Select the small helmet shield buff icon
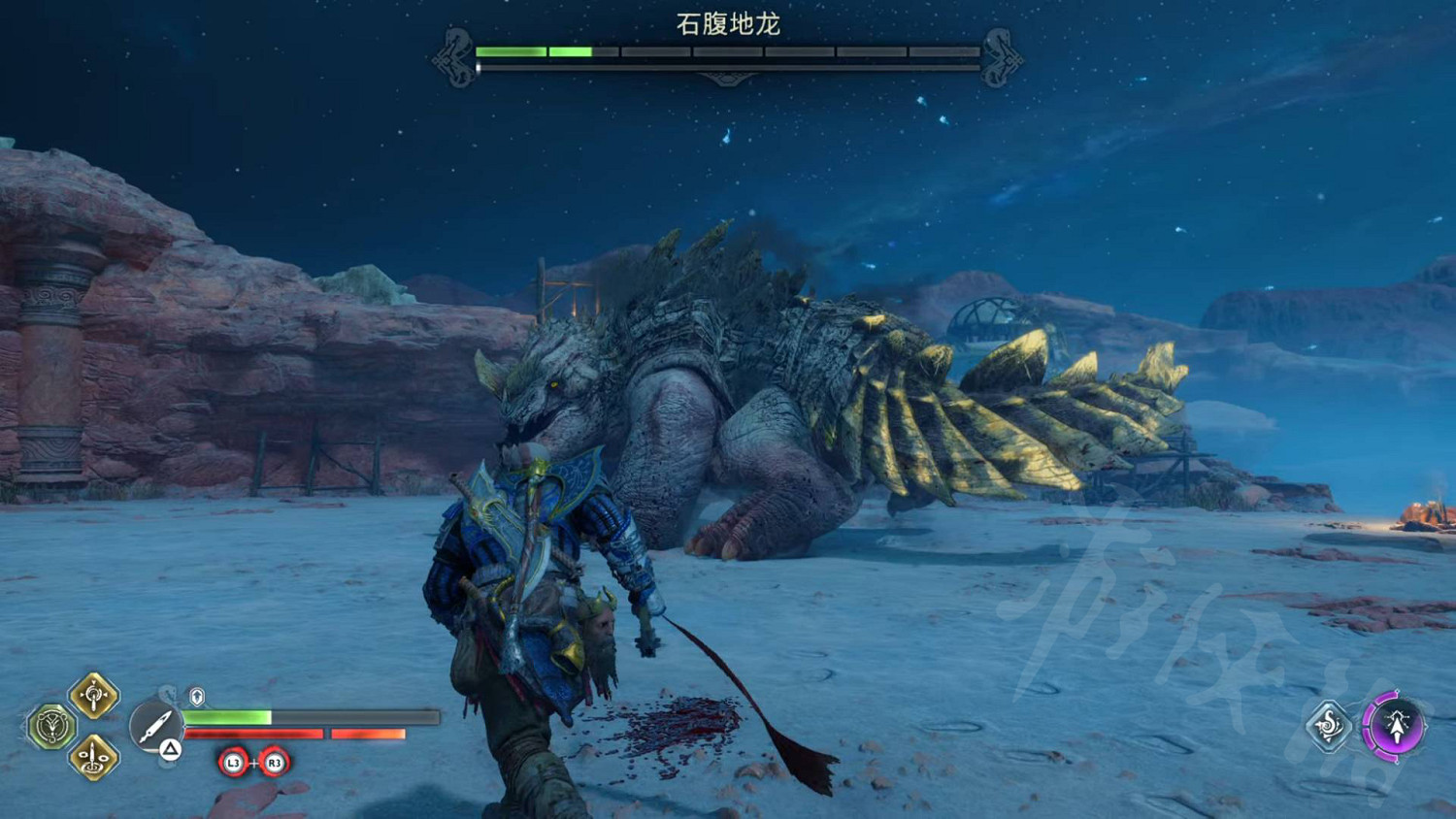 tap(197, 697)
